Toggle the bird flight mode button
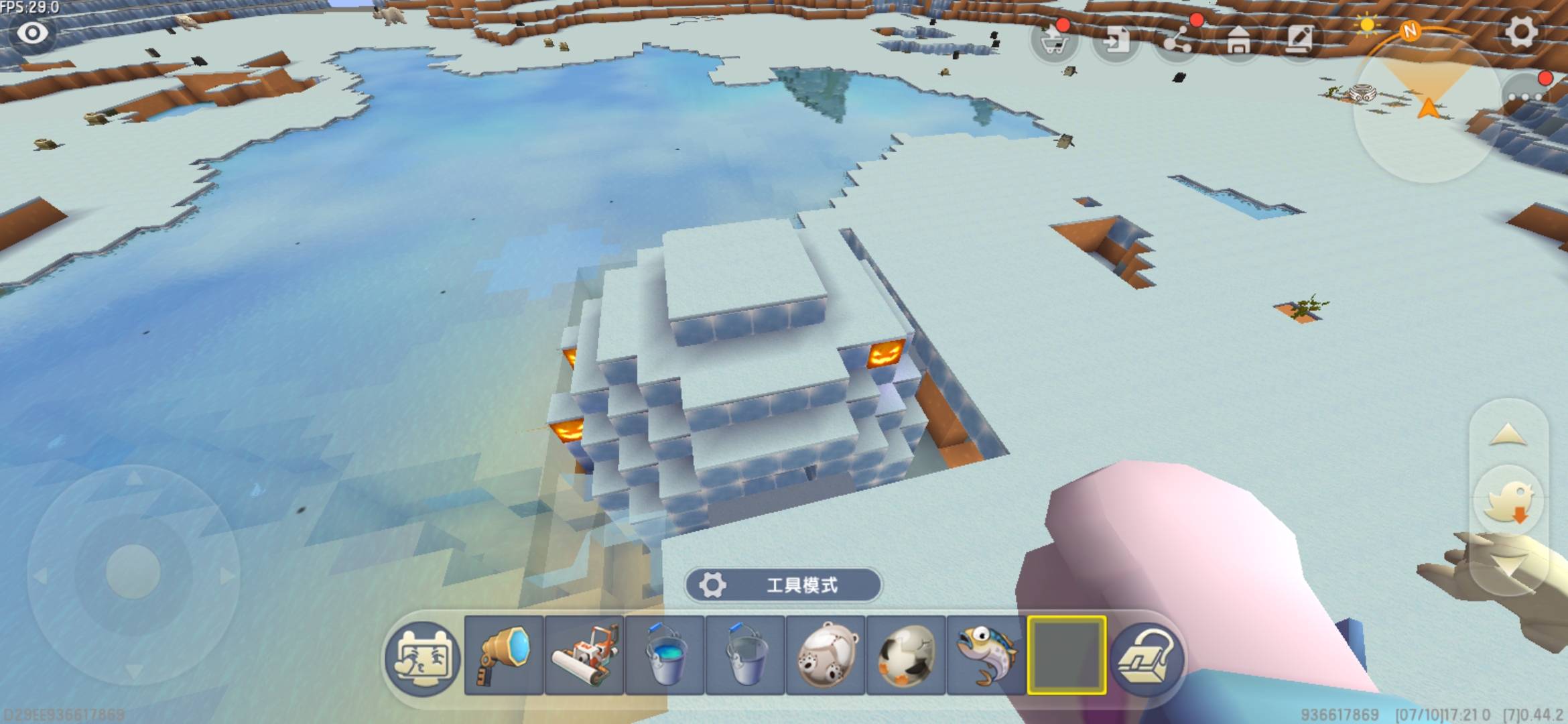This screenshot has height=724, width=1568. point(1508,501)
